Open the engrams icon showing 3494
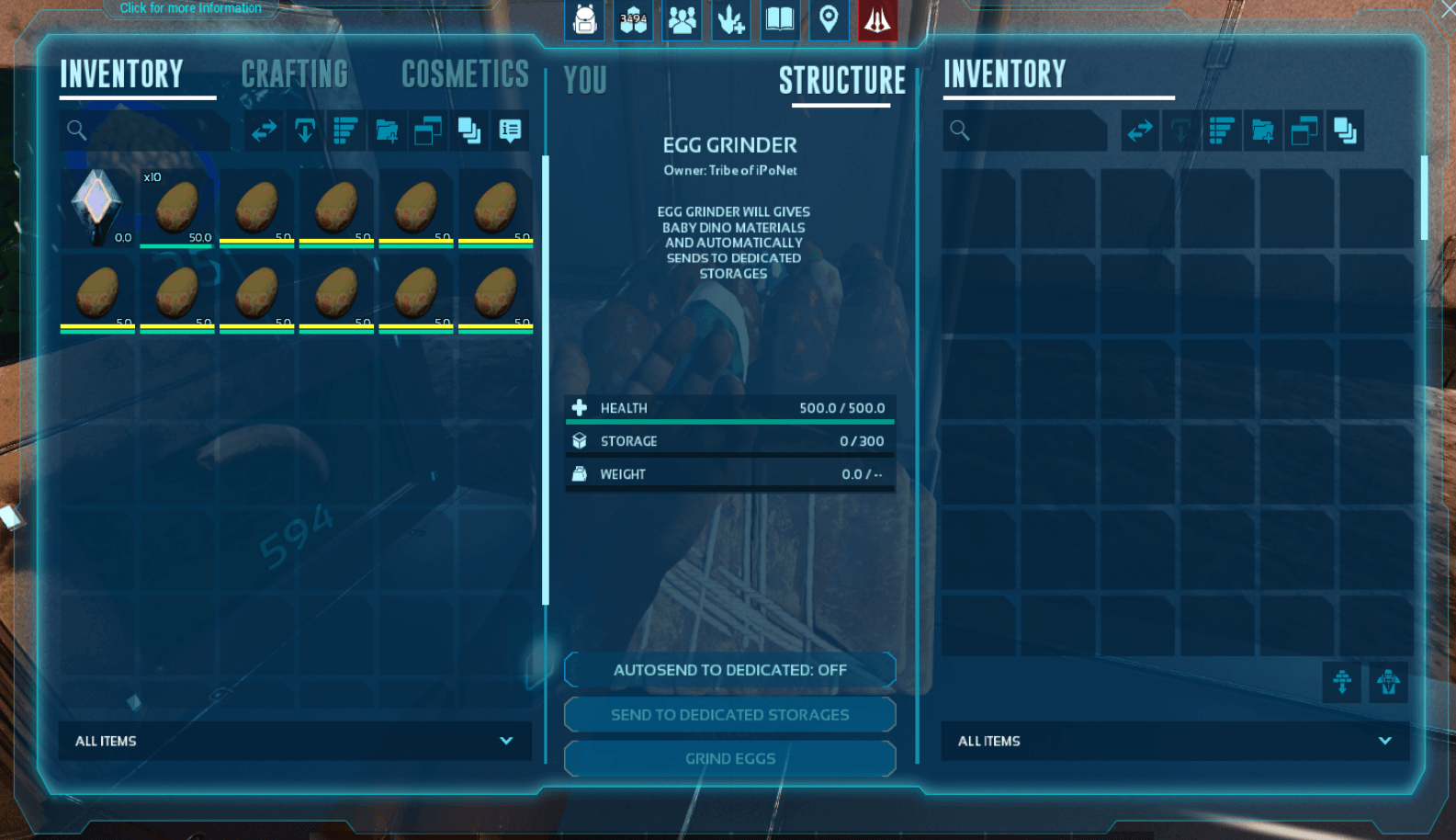The height and width of the screenshot is (840, 1456). (x=634, y=19)
